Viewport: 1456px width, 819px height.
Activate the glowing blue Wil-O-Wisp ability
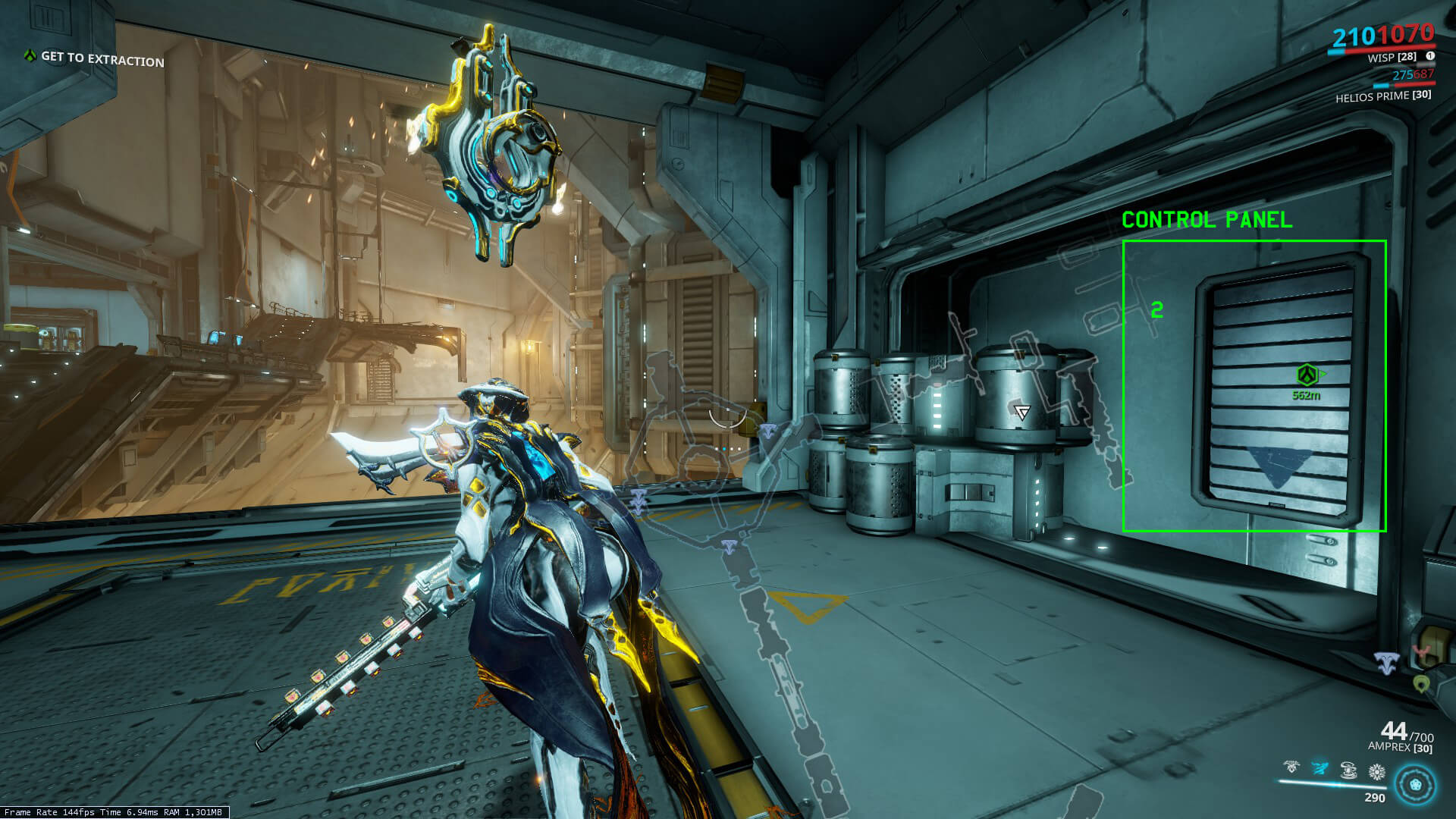click(x=1320, y=769)
